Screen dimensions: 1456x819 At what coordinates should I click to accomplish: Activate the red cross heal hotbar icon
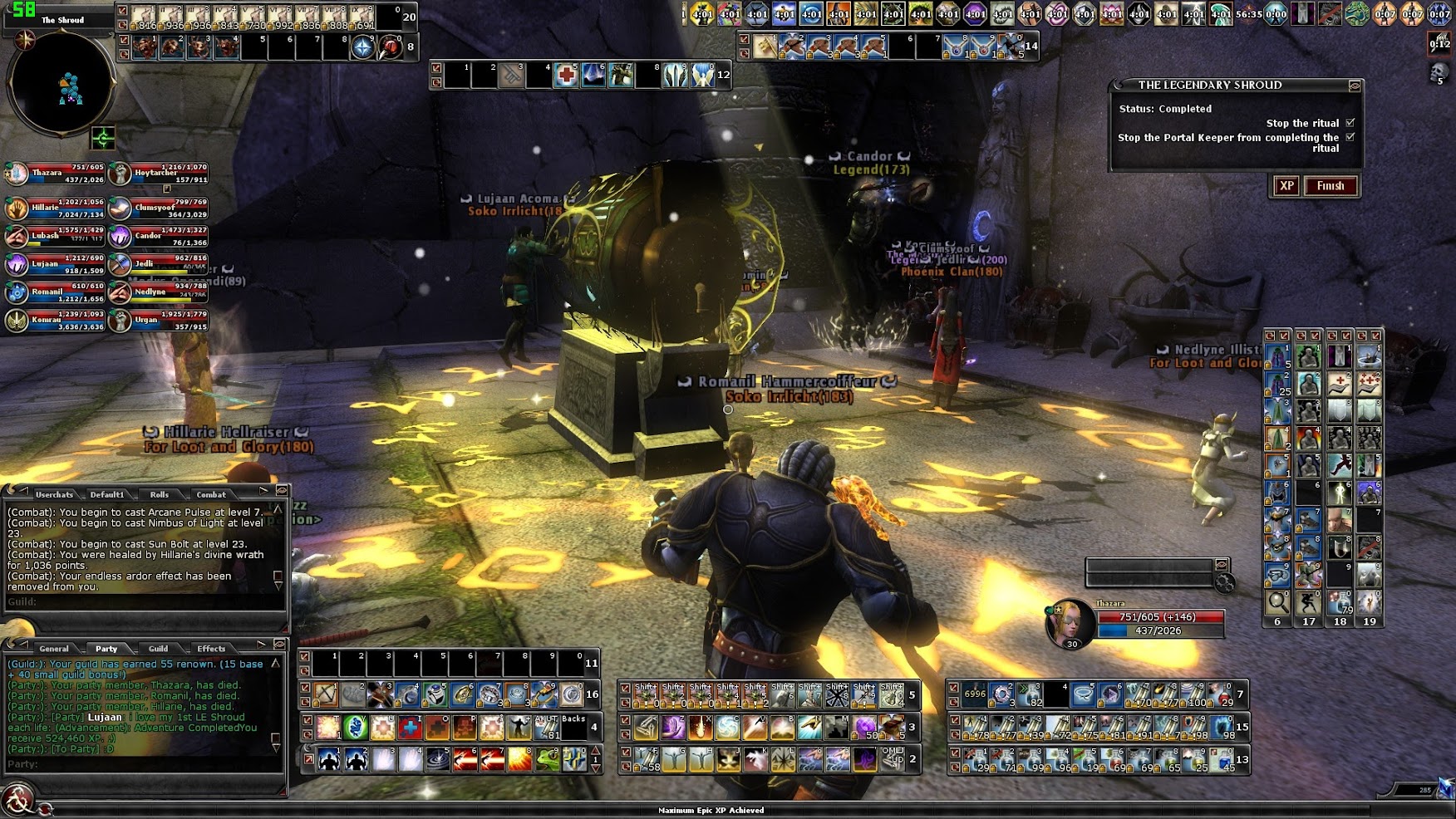pyautogui.click(x=567, y=76)
